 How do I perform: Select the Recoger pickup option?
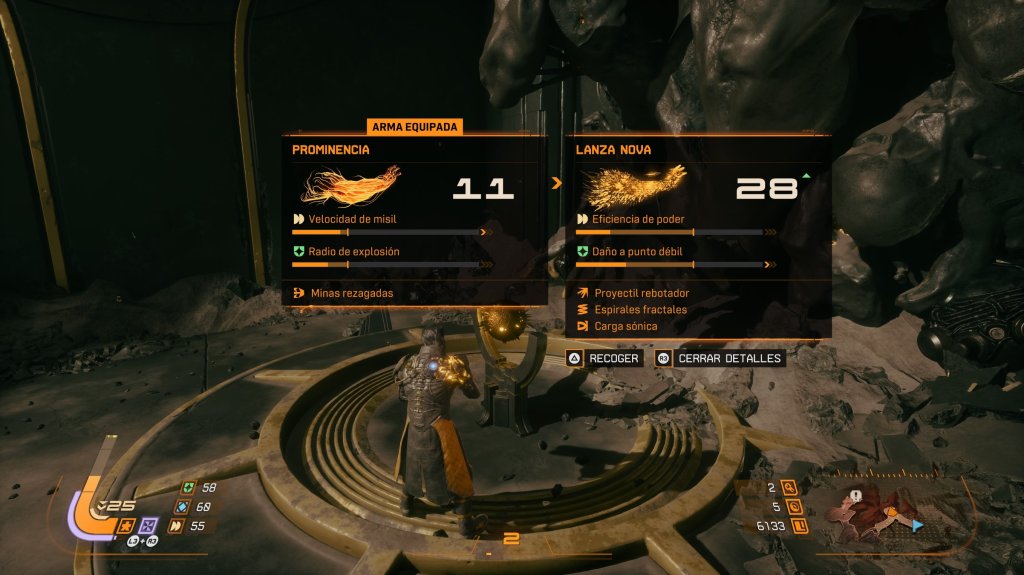[604, 358]
